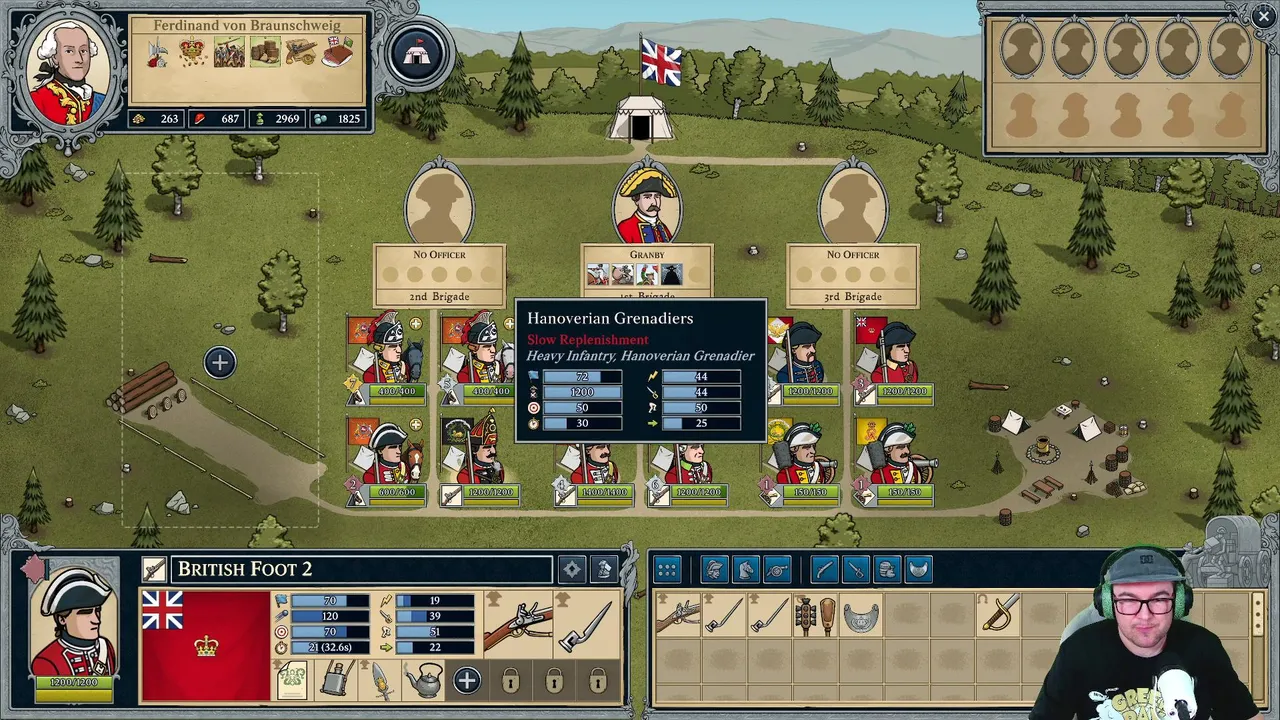Filter inventory by cavalry horse icon
Image resolution: width=1280 pixels, height=720 pixels.
[x=745, y=570]
